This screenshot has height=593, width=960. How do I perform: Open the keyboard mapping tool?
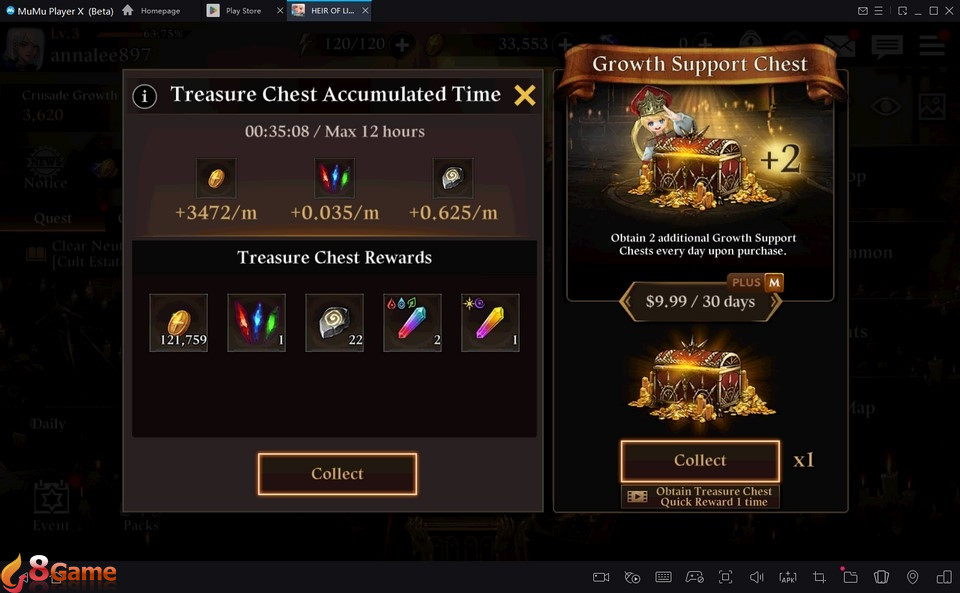coord(663,577)
